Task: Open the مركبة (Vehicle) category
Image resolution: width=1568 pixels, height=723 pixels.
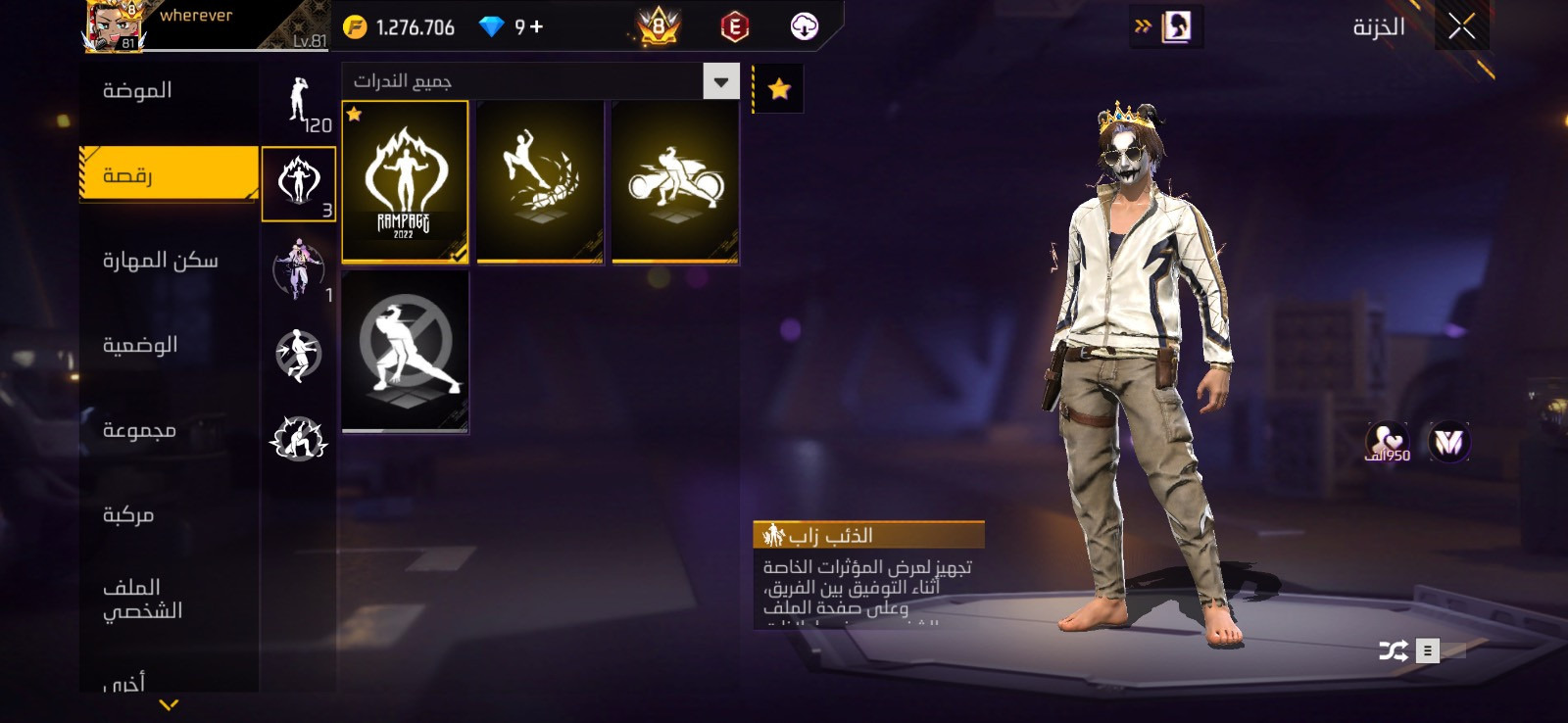Action: (128, 514)
